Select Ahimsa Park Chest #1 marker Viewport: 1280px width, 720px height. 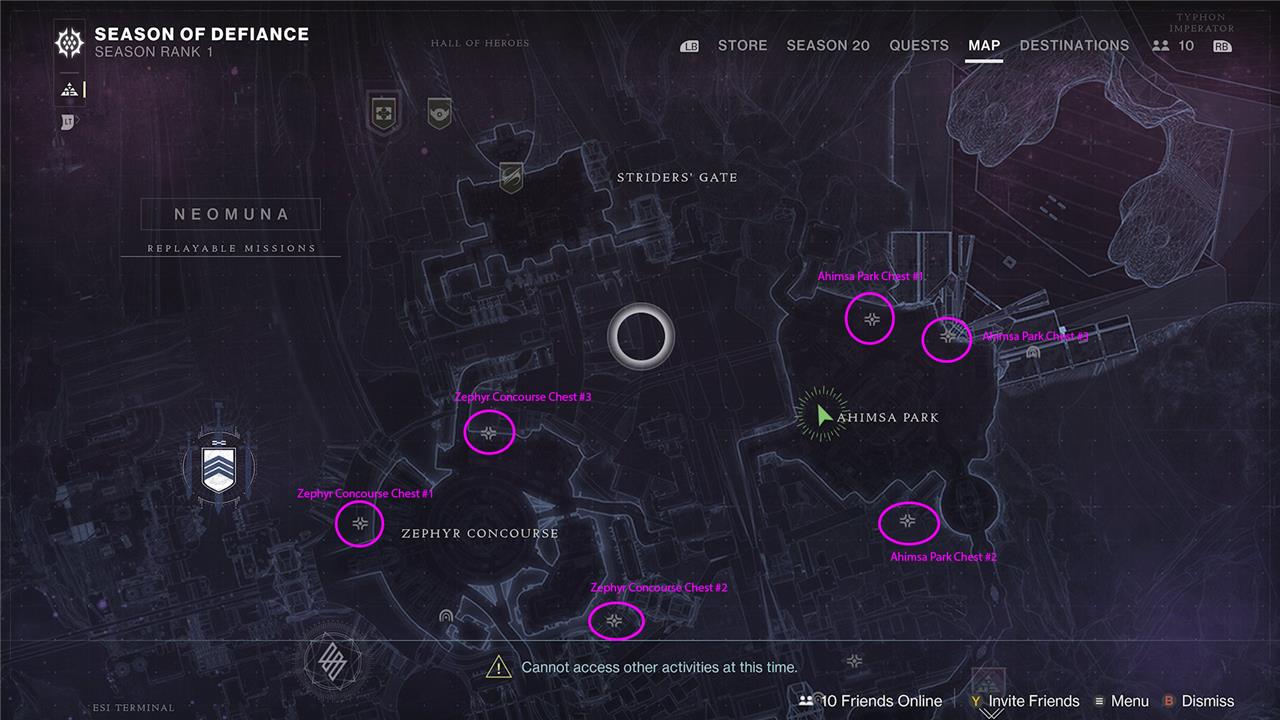click(872, 319)
